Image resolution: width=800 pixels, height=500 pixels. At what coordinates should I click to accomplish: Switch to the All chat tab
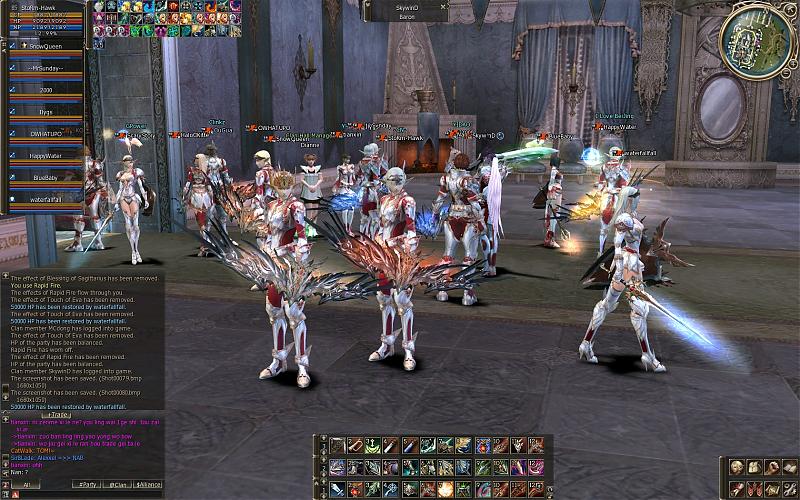[26, 485]
